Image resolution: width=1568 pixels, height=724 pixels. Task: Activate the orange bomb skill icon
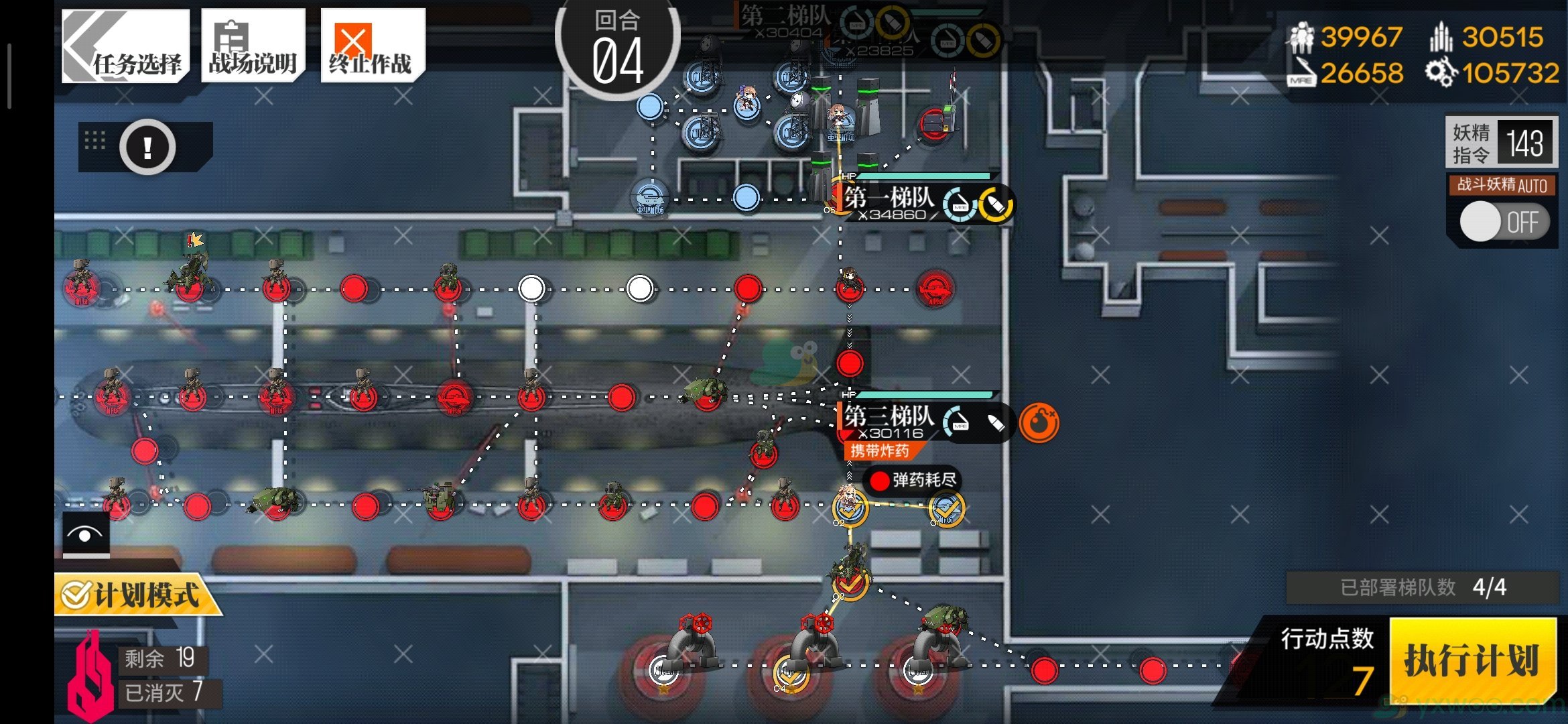(x=1038, y=422)
